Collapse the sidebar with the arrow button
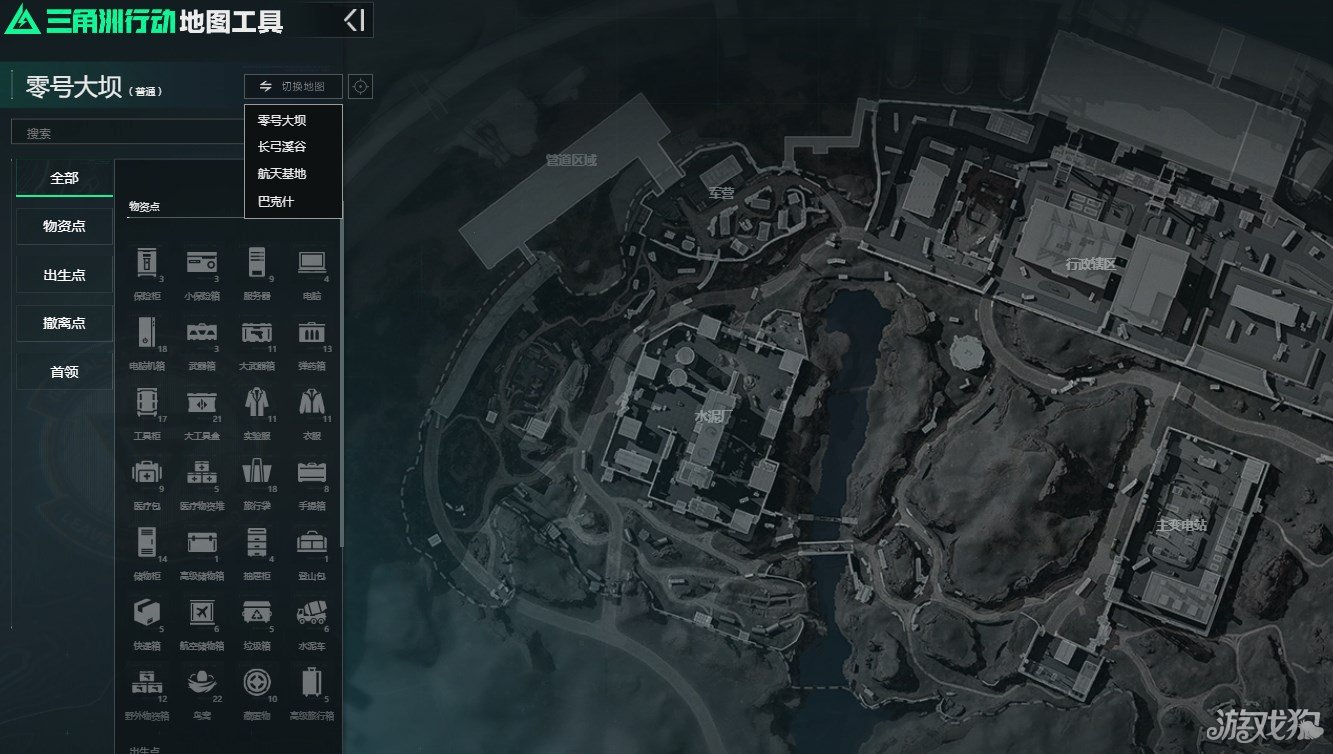 (x=354, y=20)
